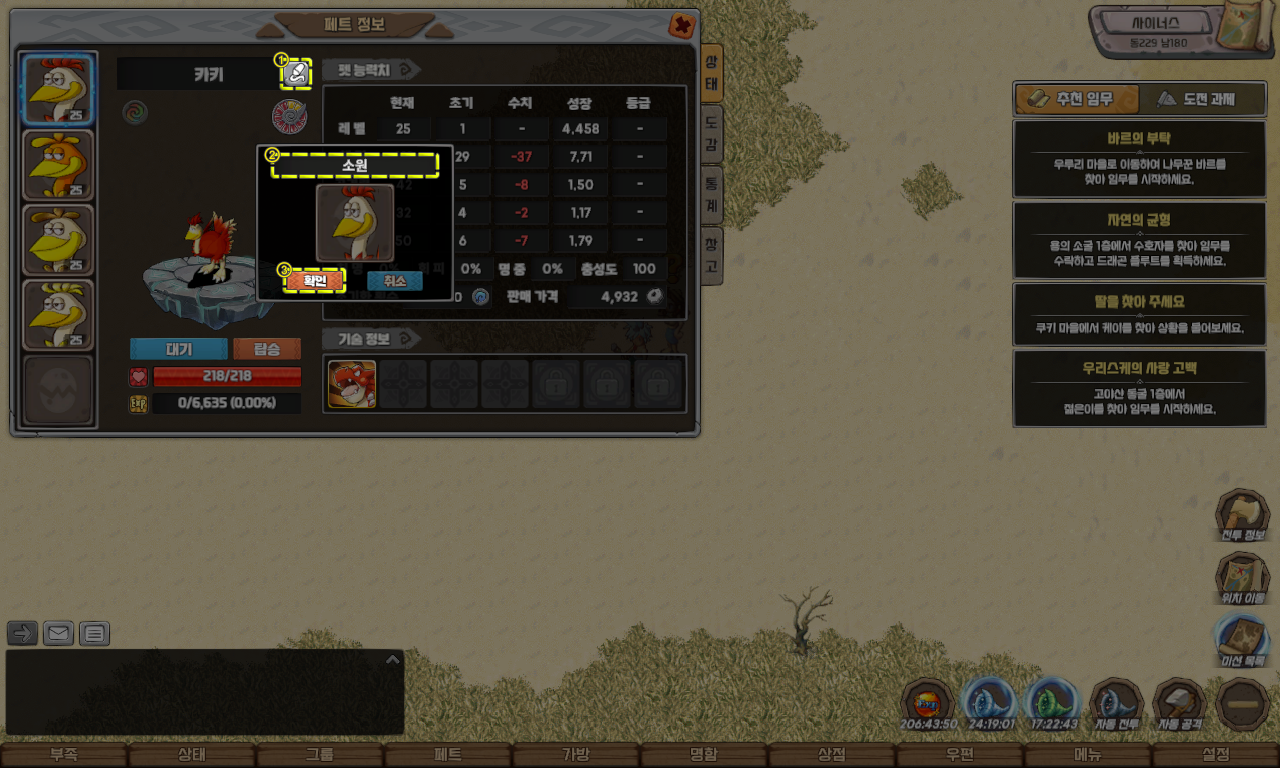The image size is (1280, 768).
Task: Toggle 자동 전투 auto battle
Action: click(1116, 704)
